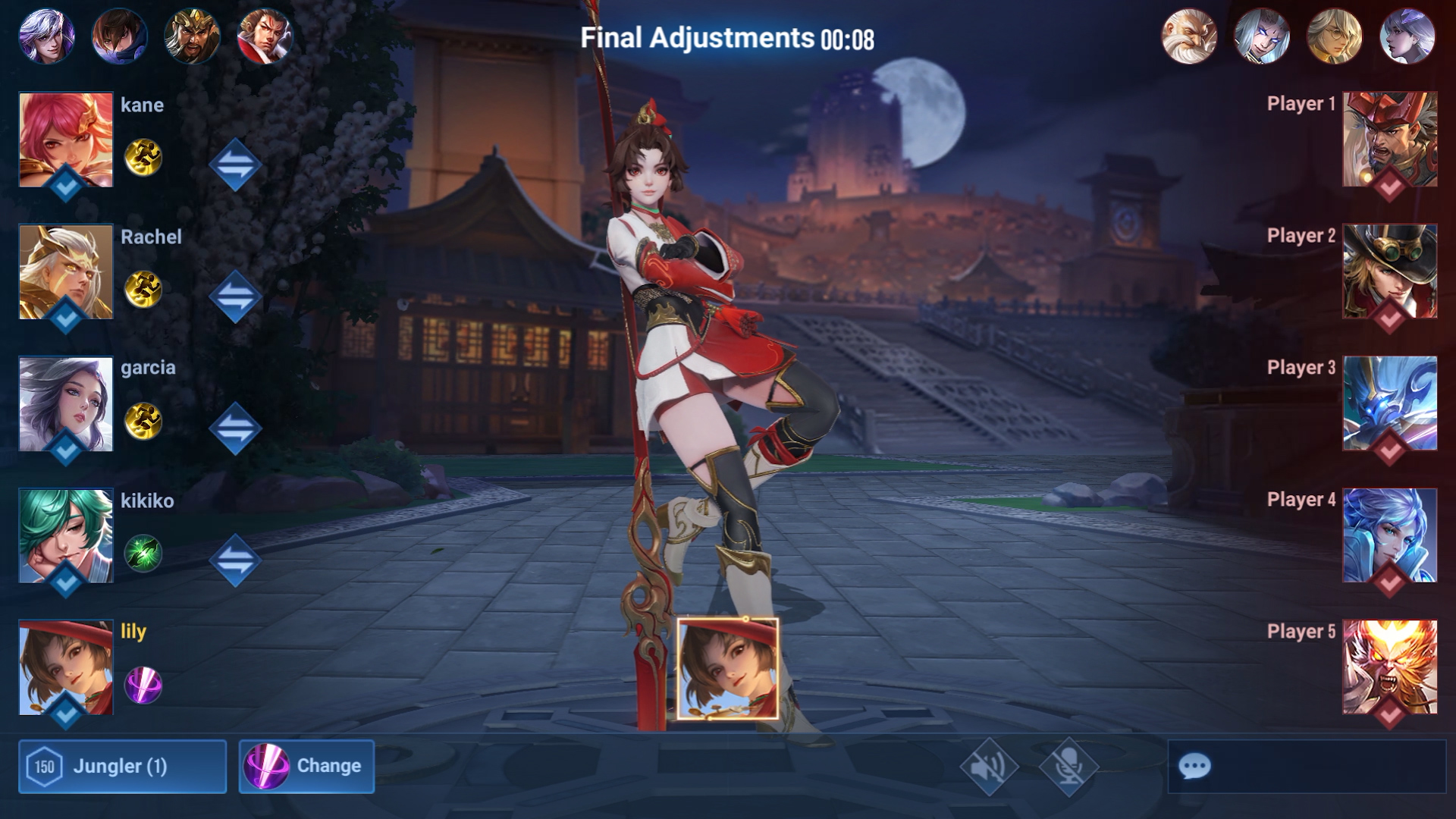Viewport: 1456px width, 819px height.
Task: Toggle the swap arrows next to garcia
Action: (x=237, y=427)
